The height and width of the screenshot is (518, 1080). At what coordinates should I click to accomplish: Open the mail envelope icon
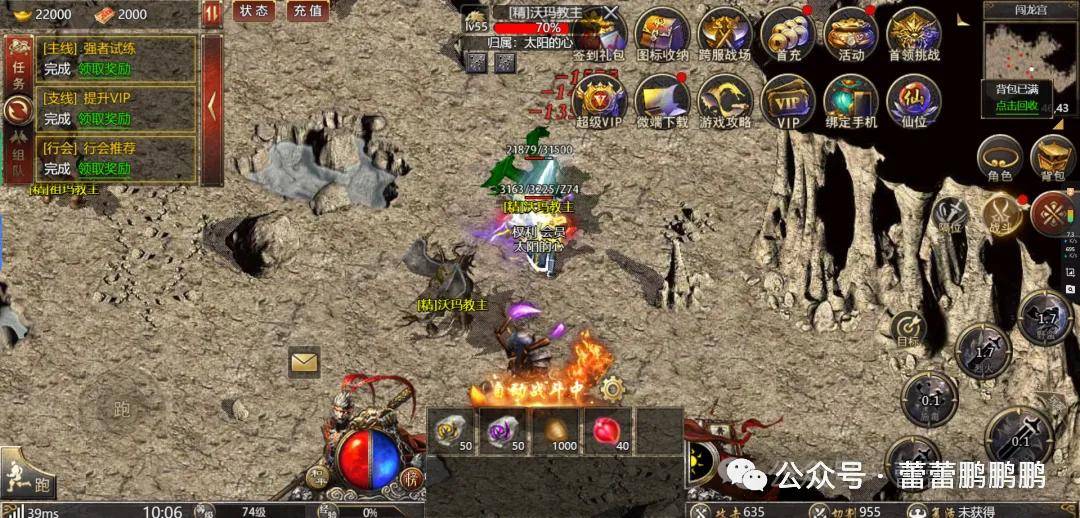pyautogui.click(x=304, y=361)
